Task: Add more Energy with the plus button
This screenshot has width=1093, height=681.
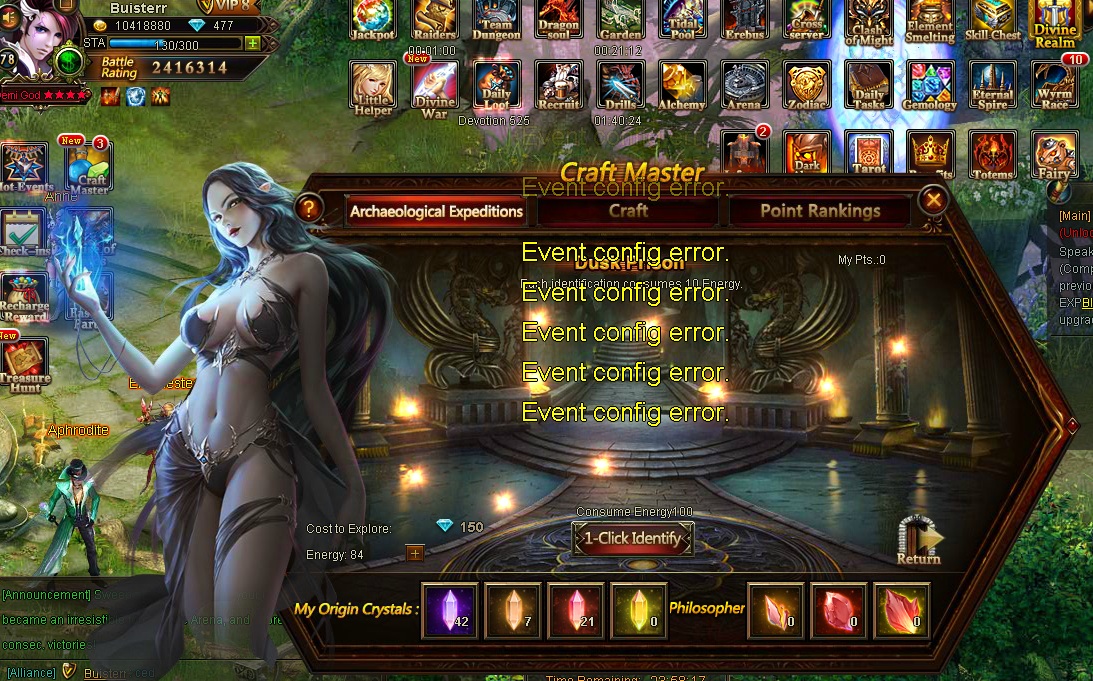Action: click(x=415, y=553)
